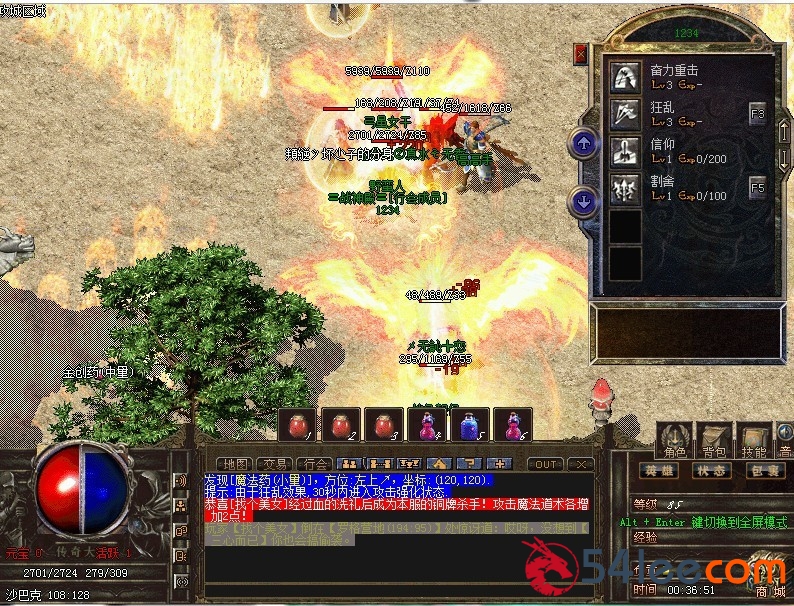This screenshot has height=606, width=794.
Task: Select the 信仰 skill icon
Action: (627, 150)
